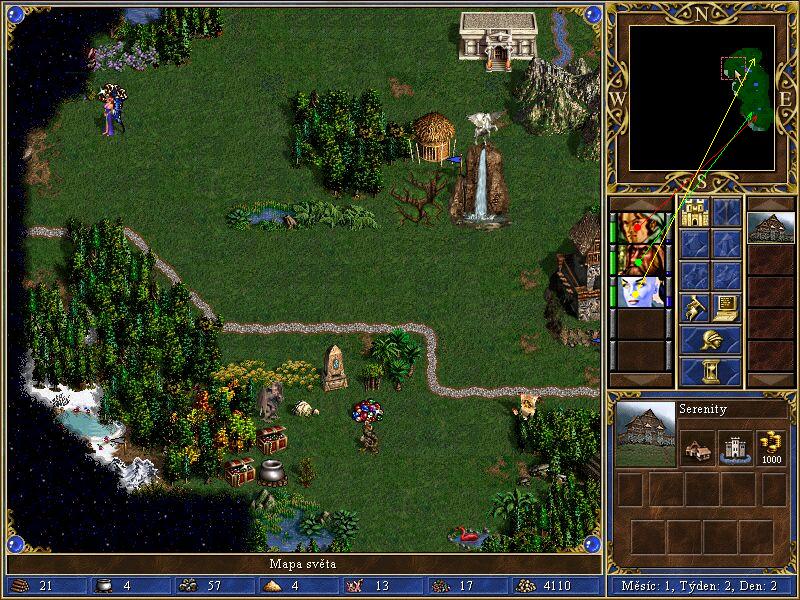The width and height of the screenshot is (800, 600).
Task: Open adventure options with the horseman button
Action: coord(695,308)
